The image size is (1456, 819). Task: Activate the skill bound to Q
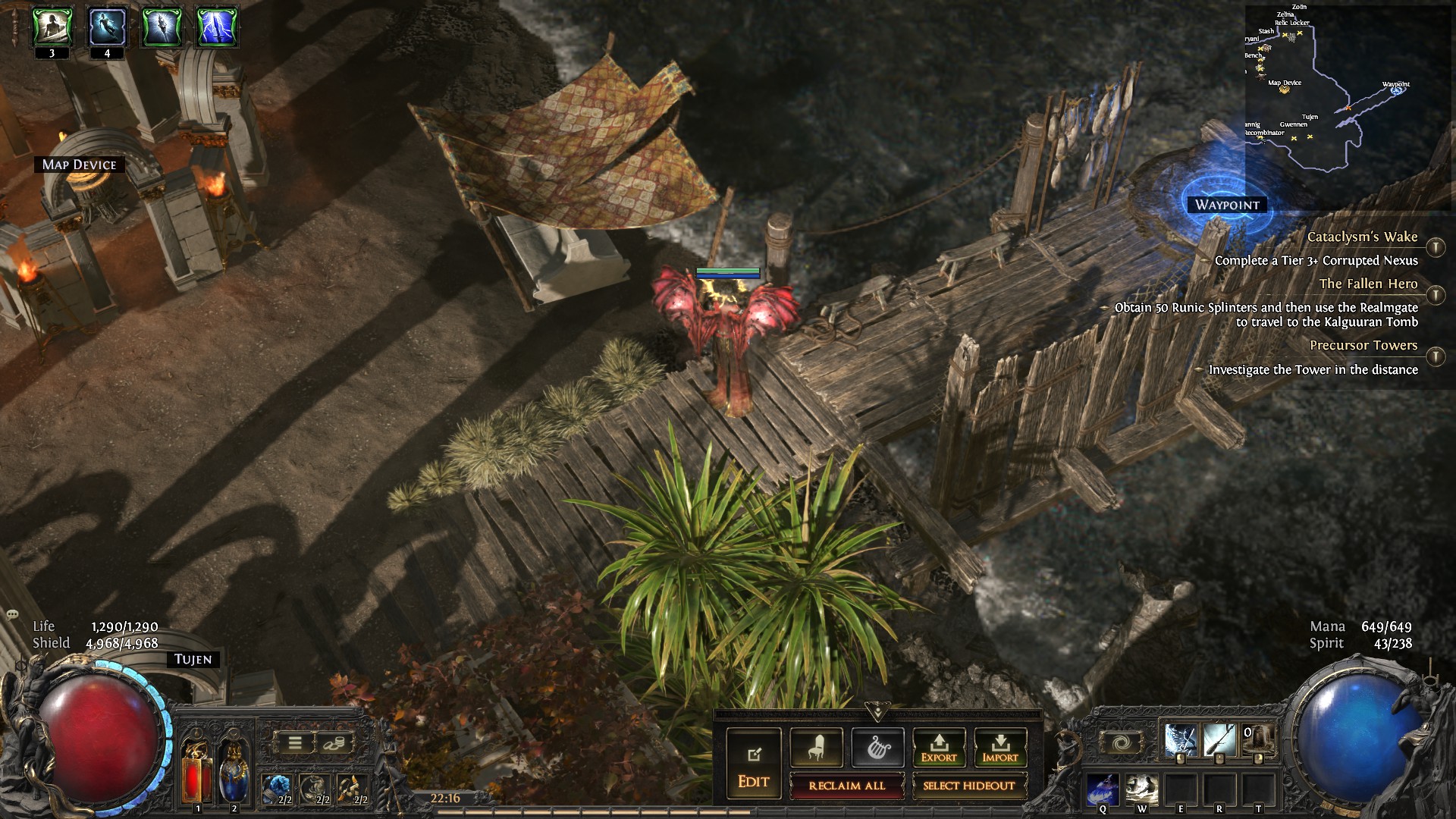(x=1103, y=789)
